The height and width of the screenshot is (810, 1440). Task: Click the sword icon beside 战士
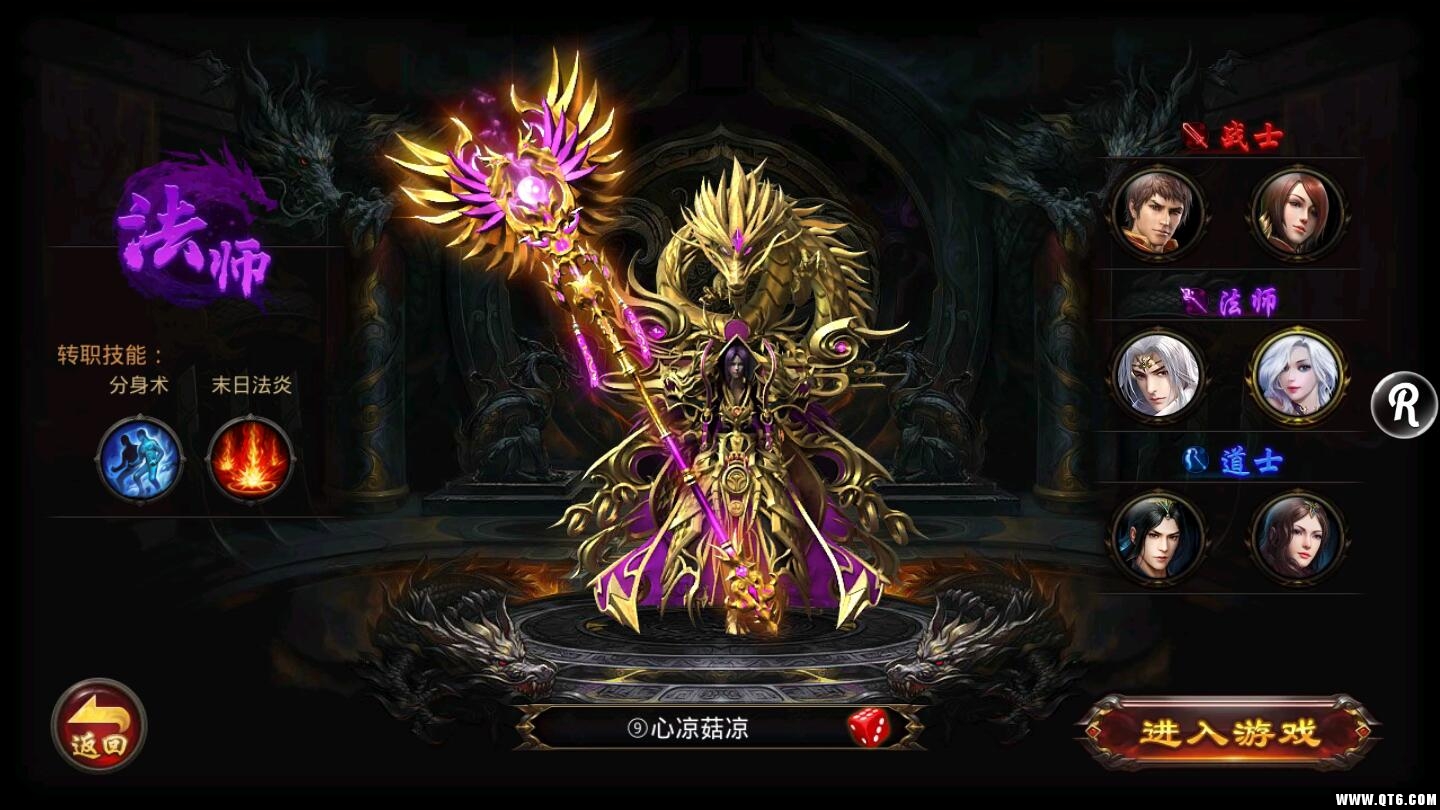[1193, 134]
